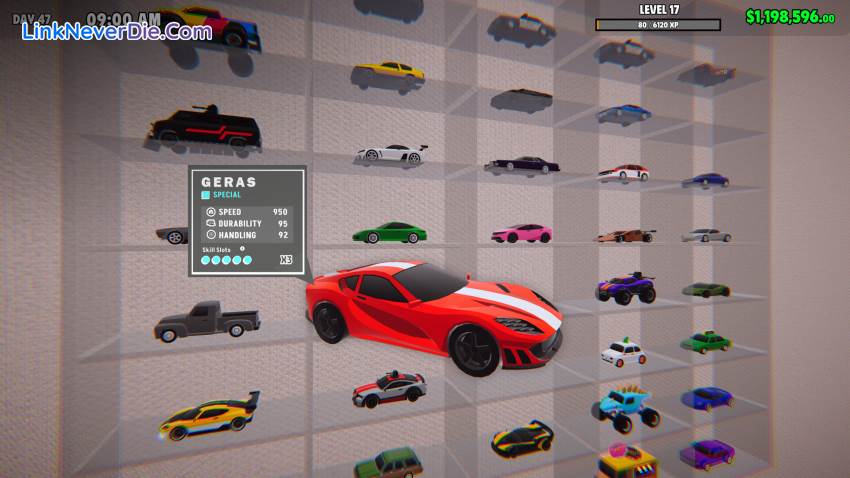
Task: Select the purple monster truck
Action: [x=626, y=289]
